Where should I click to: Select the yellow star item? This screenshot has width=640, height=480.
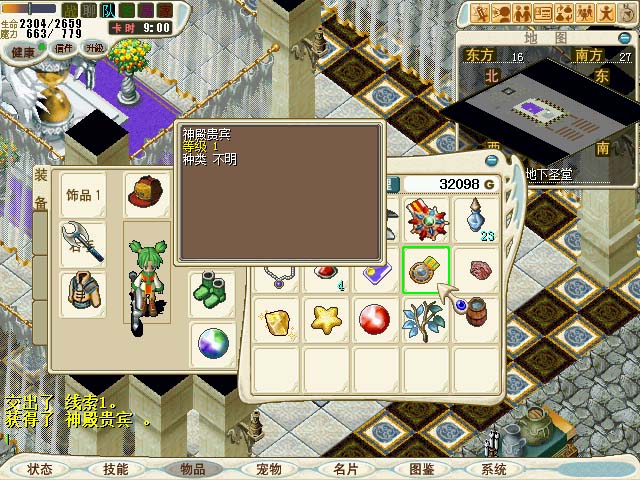pos(325,320)
